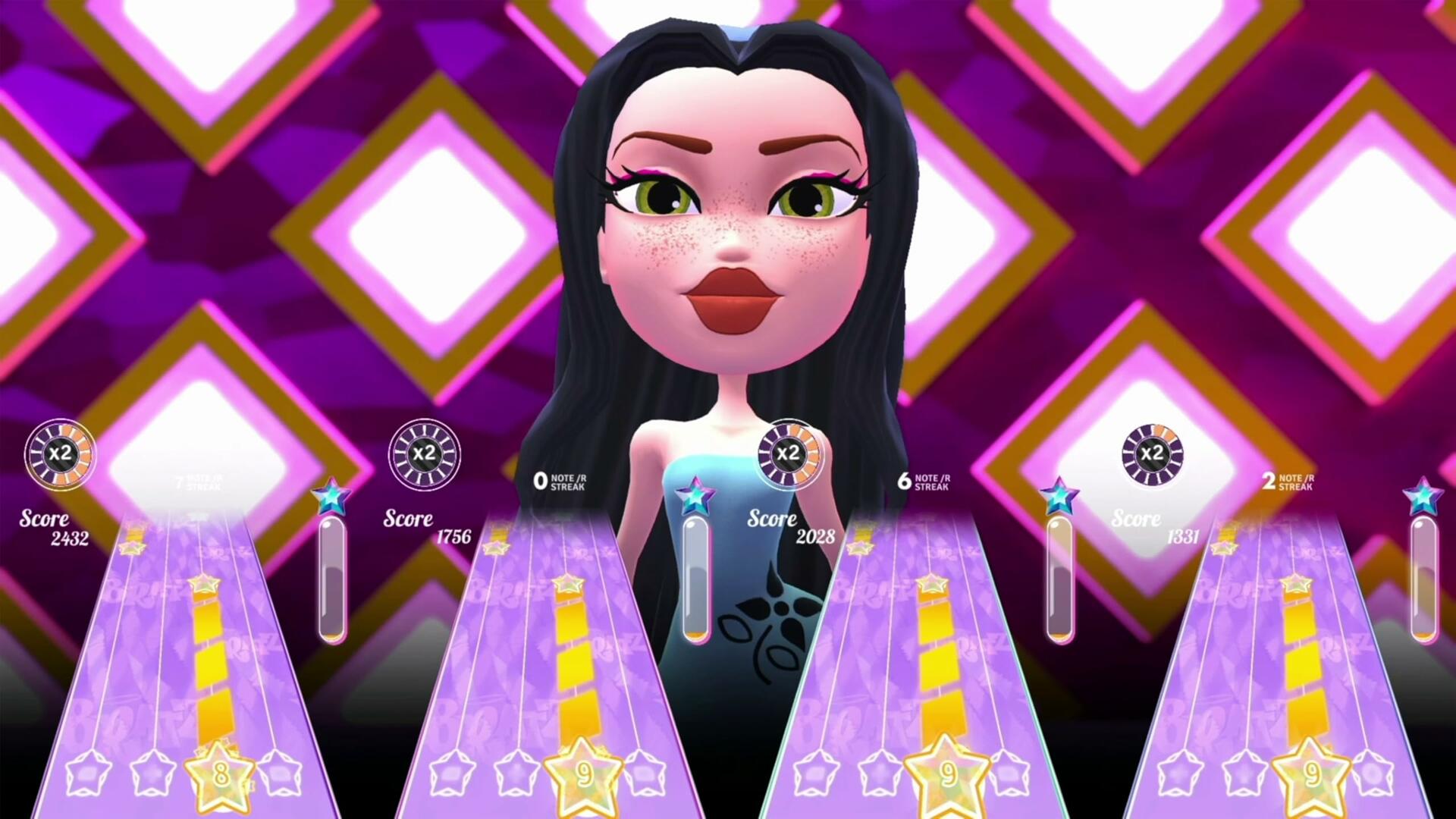Select the star icon above the second meter
1456x819 pixels.
pos(695,494)
